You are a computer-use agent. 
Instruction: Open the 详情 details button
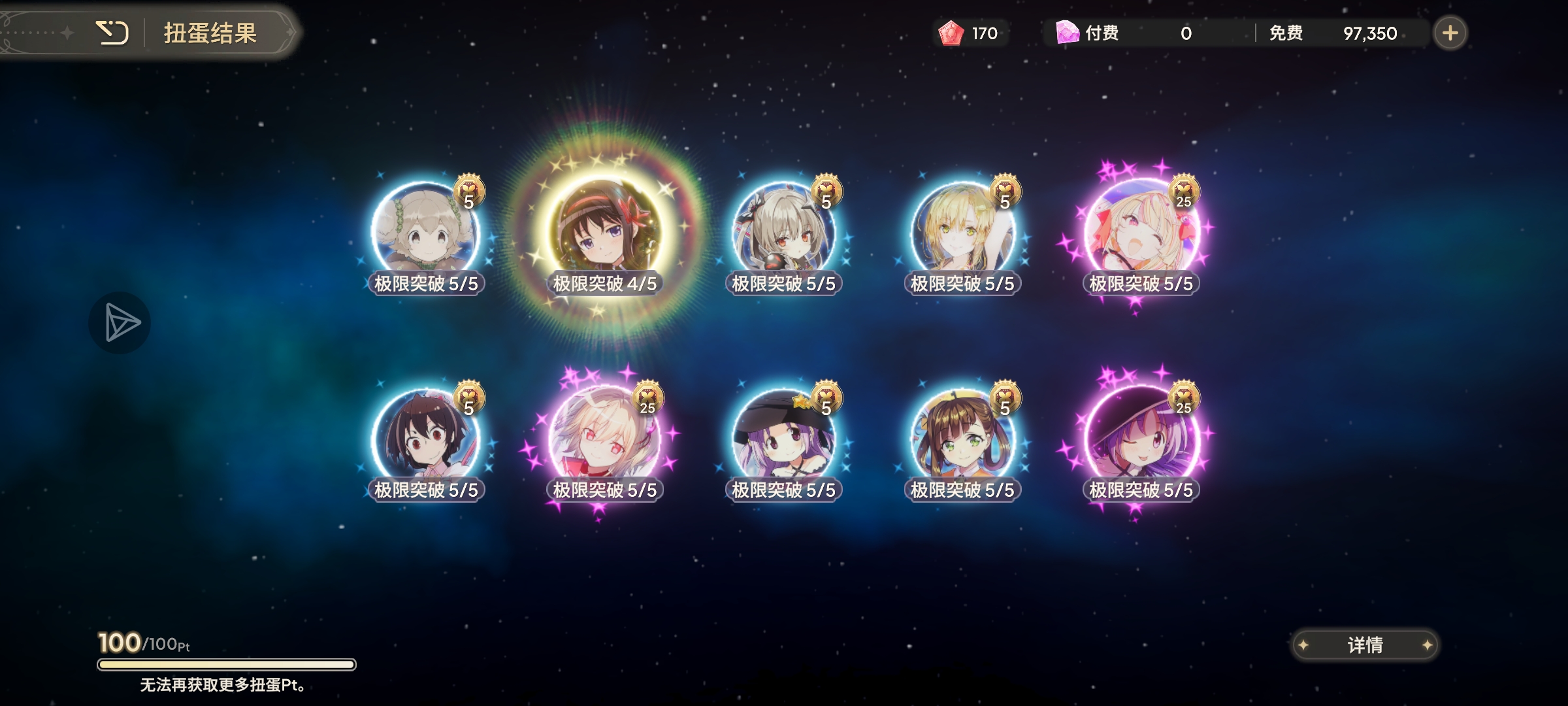[1365, 645]
